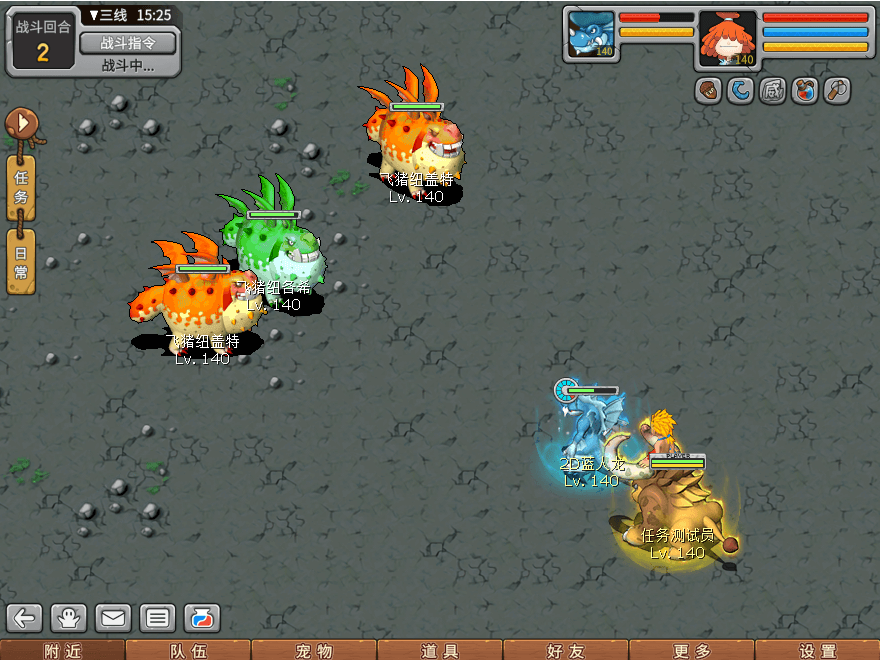Open the 三线 server line dropdown

[110, 16]
